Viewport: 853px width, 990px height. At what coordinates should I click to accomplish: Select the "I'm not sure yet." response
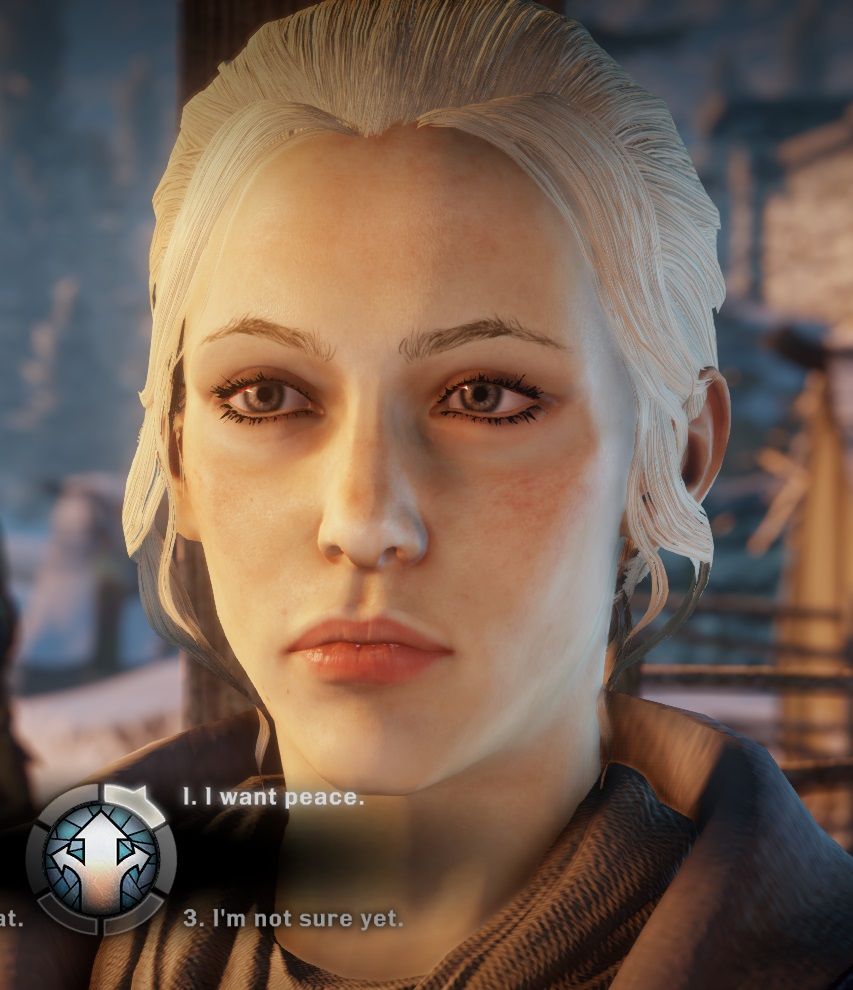(293, 918)
